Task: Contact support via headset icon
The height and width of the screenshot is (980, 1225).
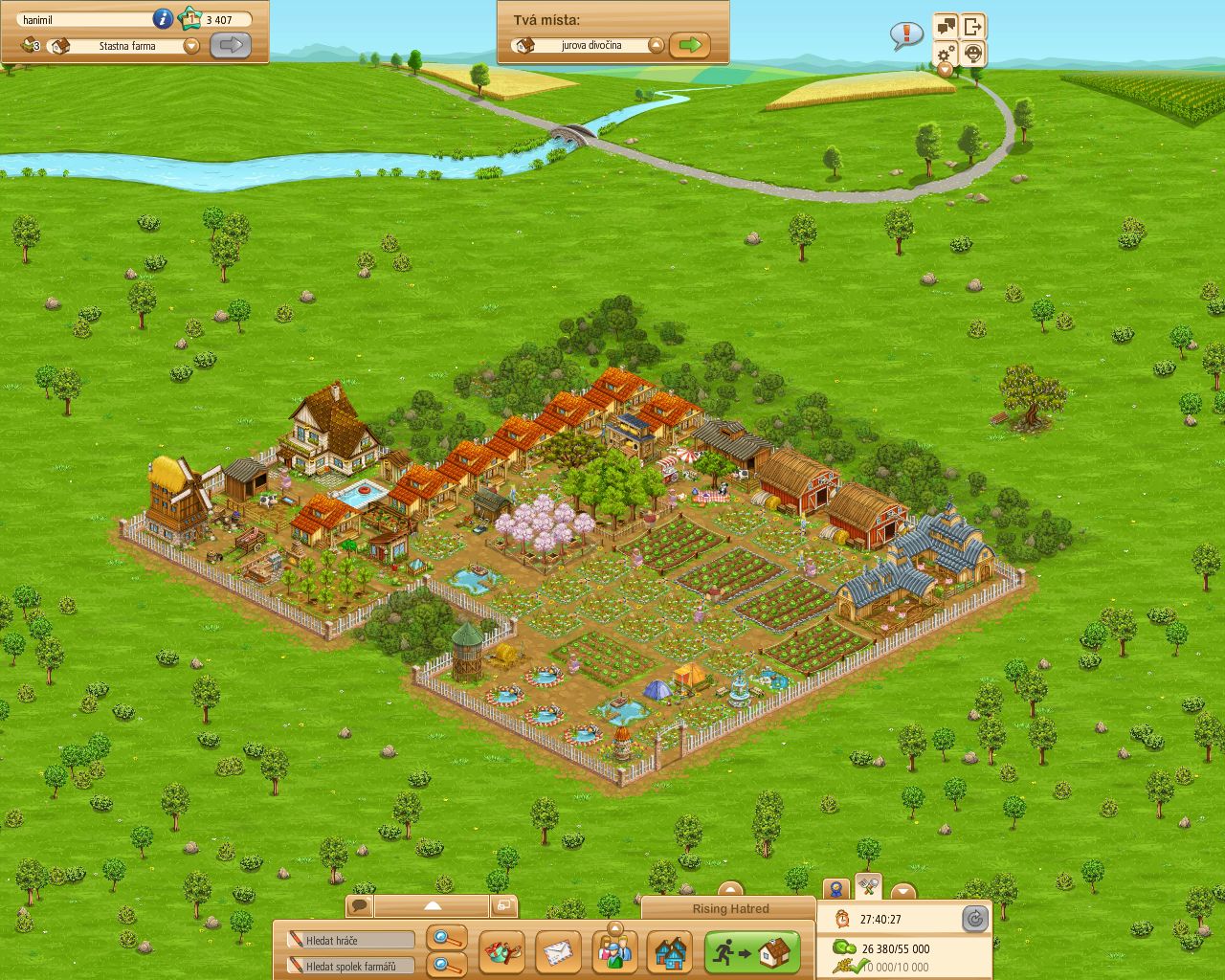Action: (x=973, y=53)
